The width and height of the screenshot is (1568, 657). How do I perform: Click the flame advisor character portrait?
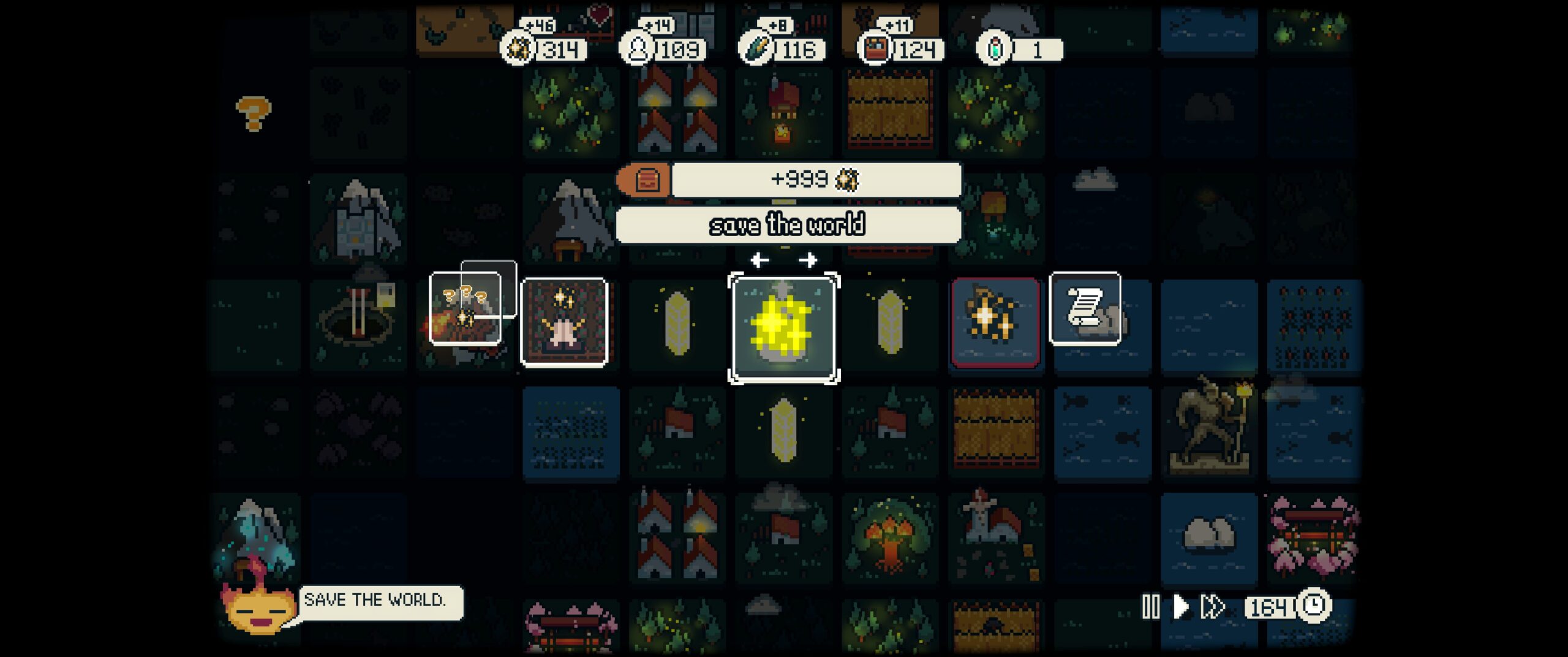click(256, 608)
